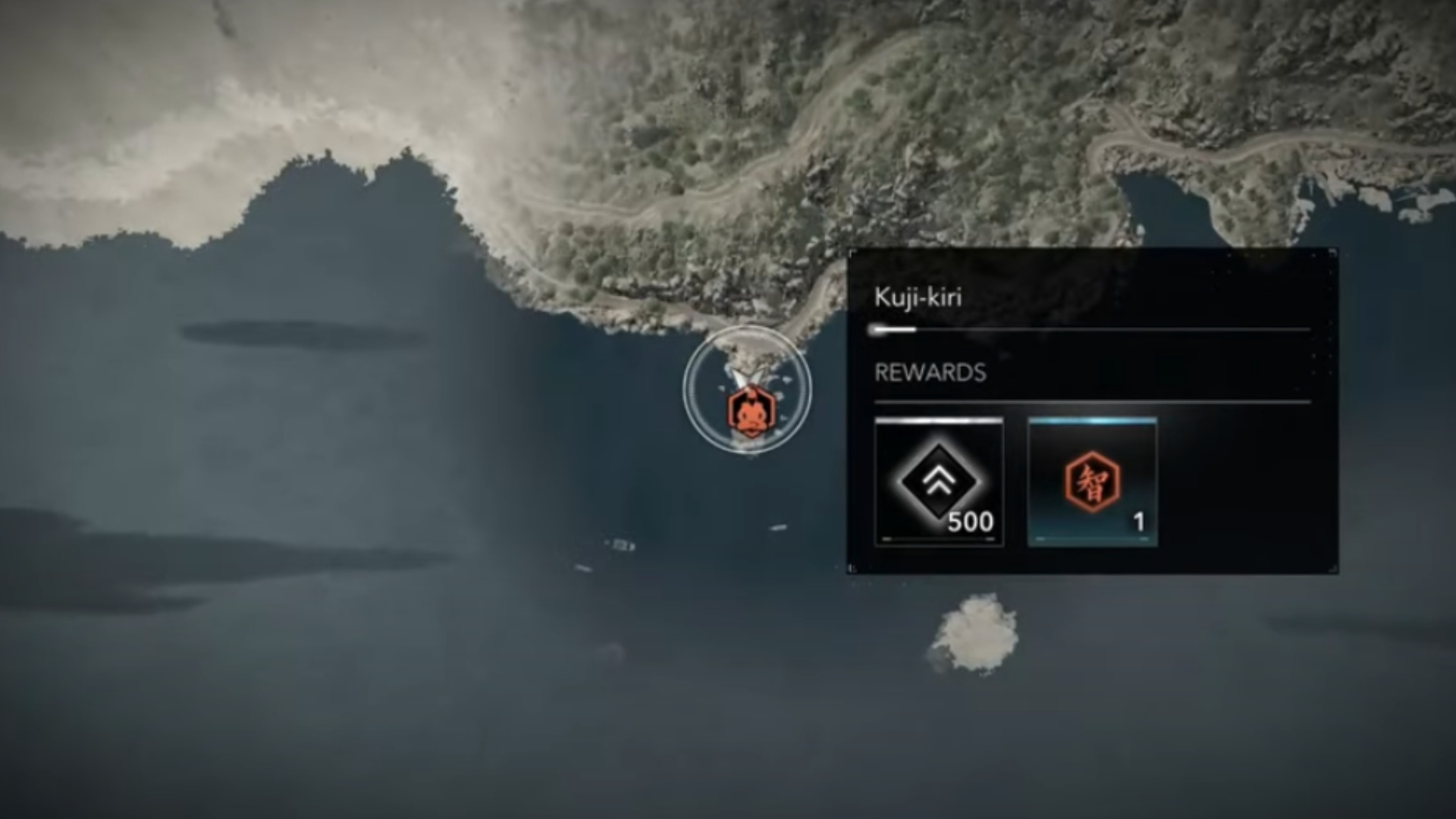Click the 500 XP reward tile

(x=939, y=482)
